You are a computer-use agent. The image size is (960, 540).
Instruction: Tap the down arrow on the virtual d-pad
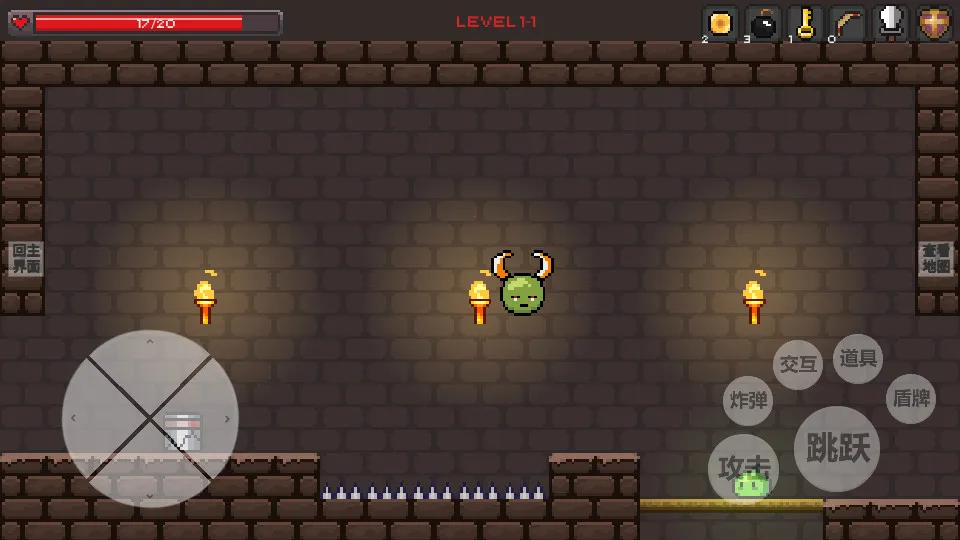tap(150, 493)
